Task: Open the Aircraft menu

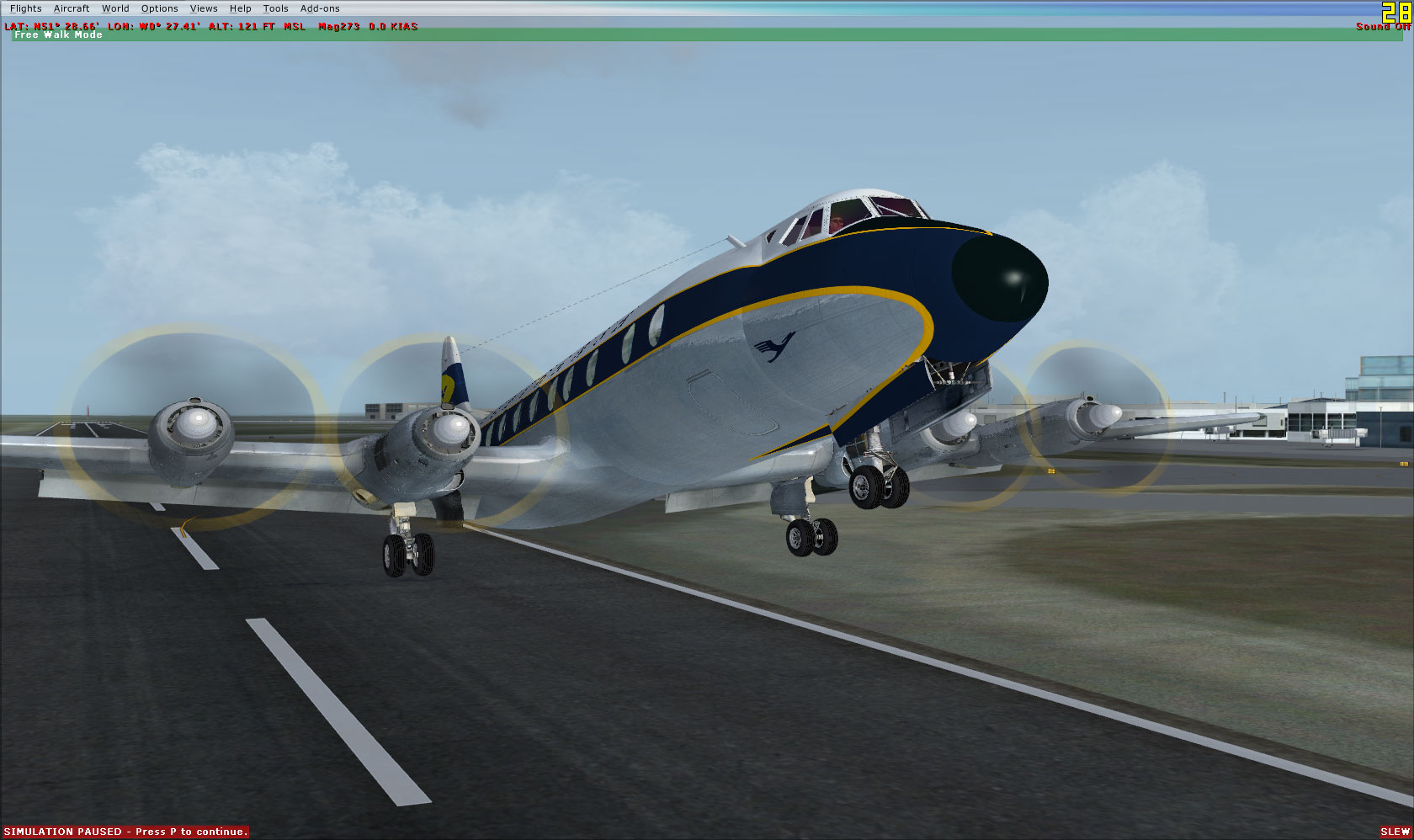Action: click(x=71, y=8)
